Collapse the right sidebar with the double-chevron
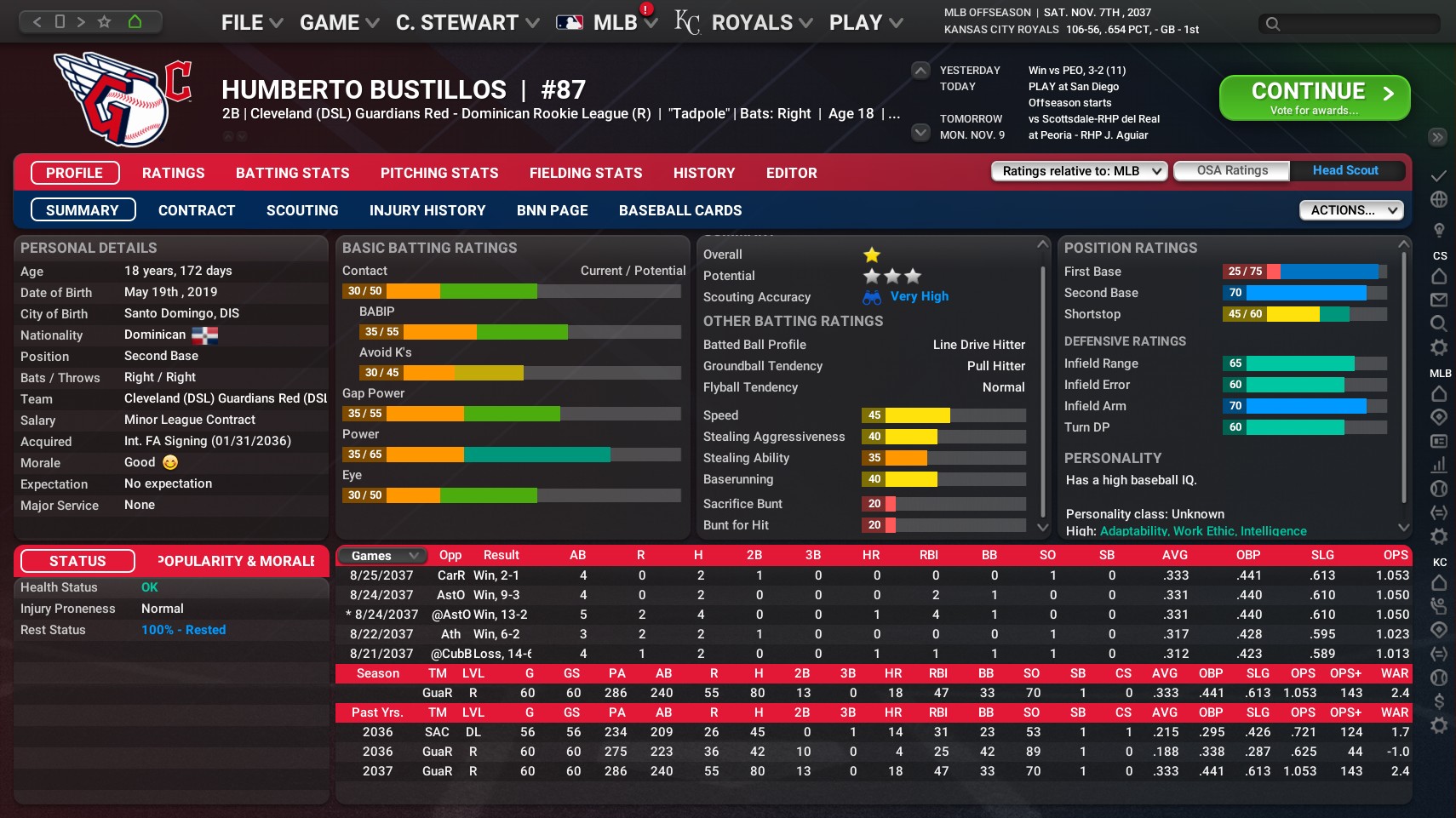 click(x=1437, y=136)
